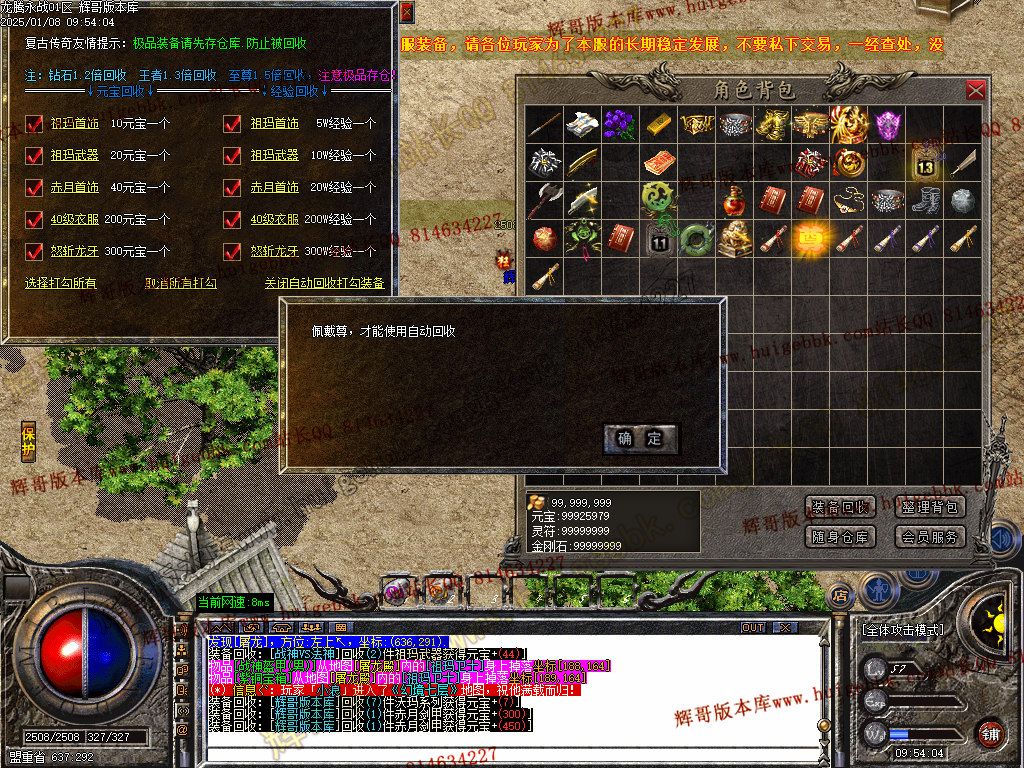Click 取消所有打勾 to uncheck all

[181, 284]
